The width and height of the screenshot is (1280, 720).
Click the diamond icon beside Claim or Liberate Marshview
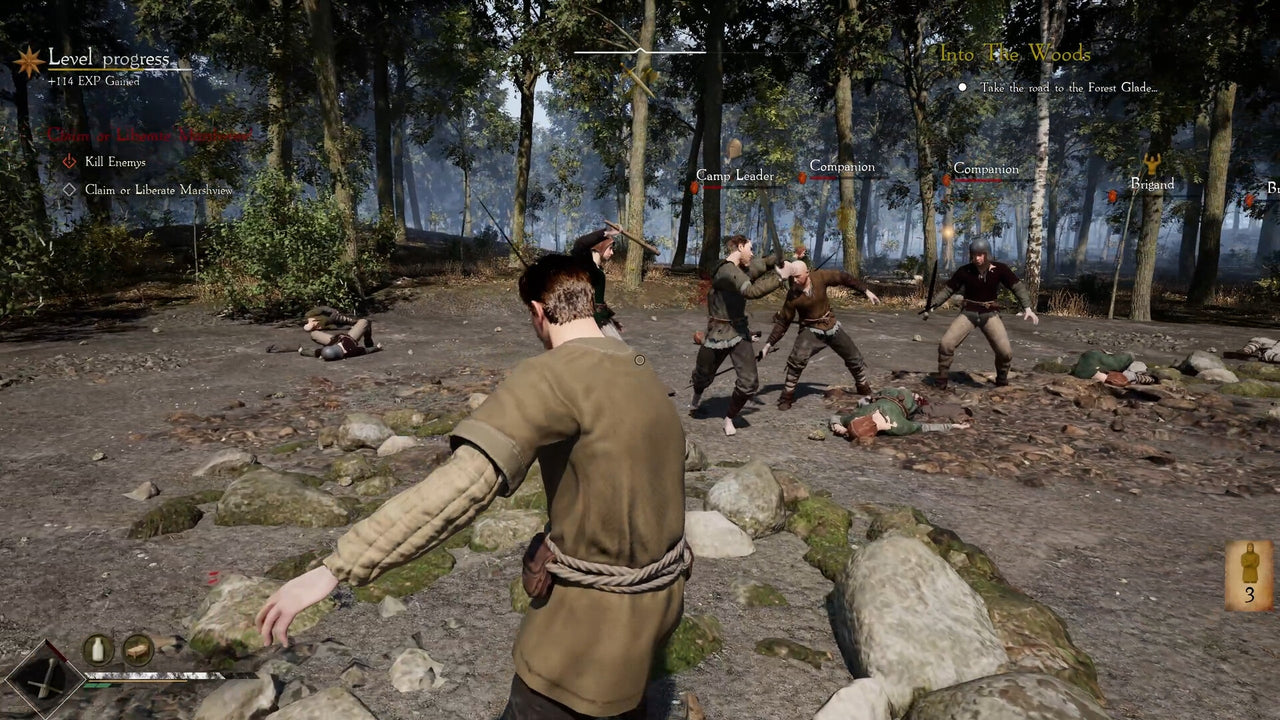[x=68, y=189]
